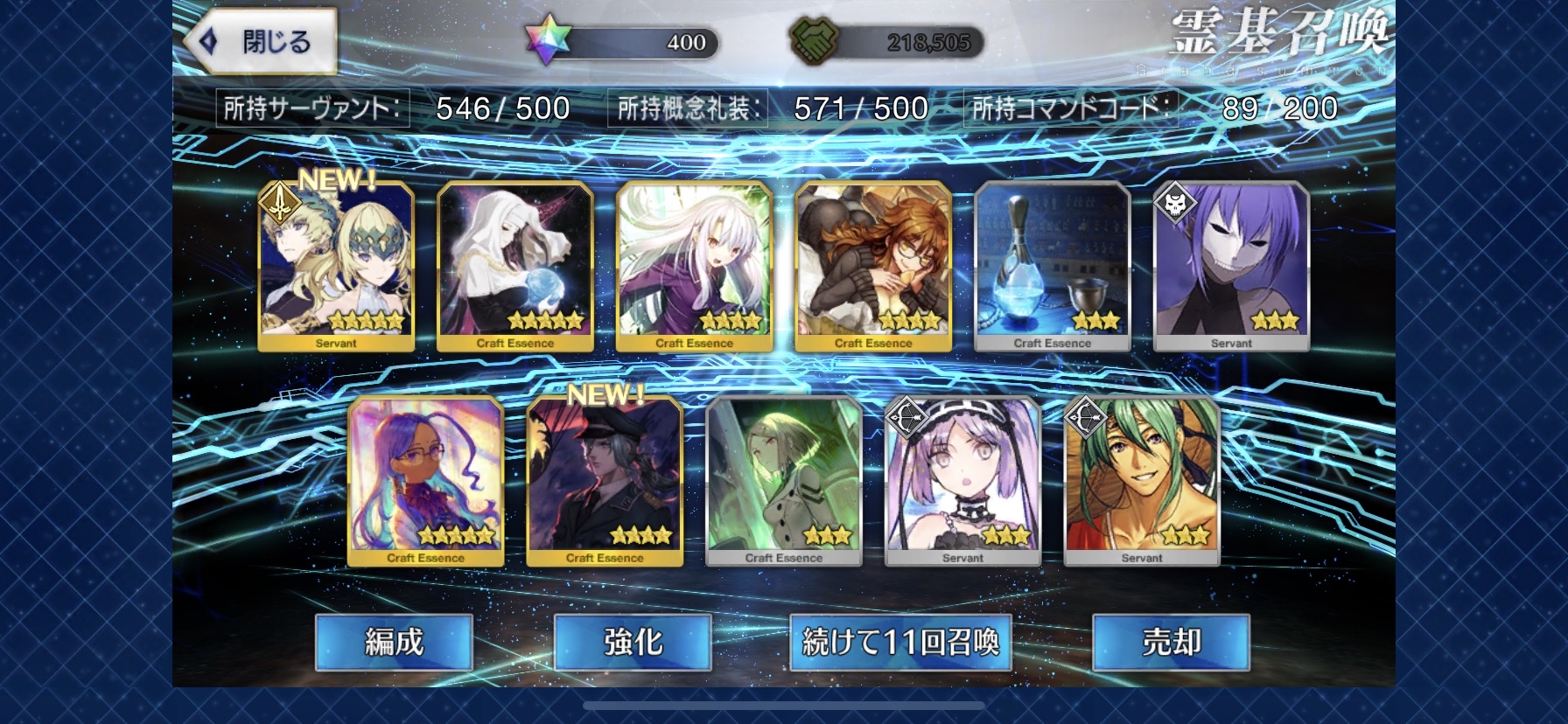Open the 売却 sell menu
The width and height of the screenshot is (1568, 724).
pos(1171,643)
